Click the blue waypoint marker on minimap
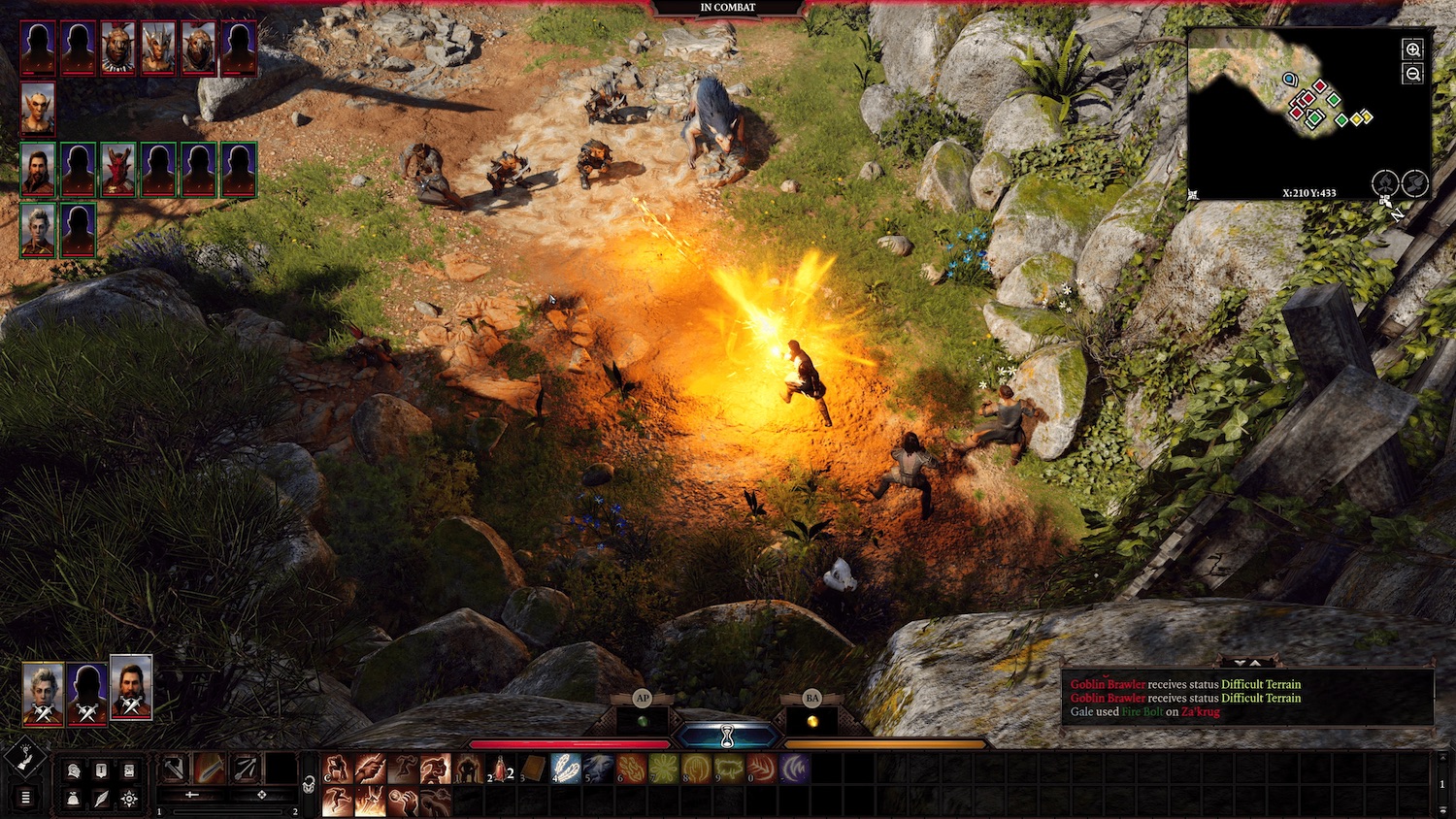1456x819 pixels. point(1289,80)
